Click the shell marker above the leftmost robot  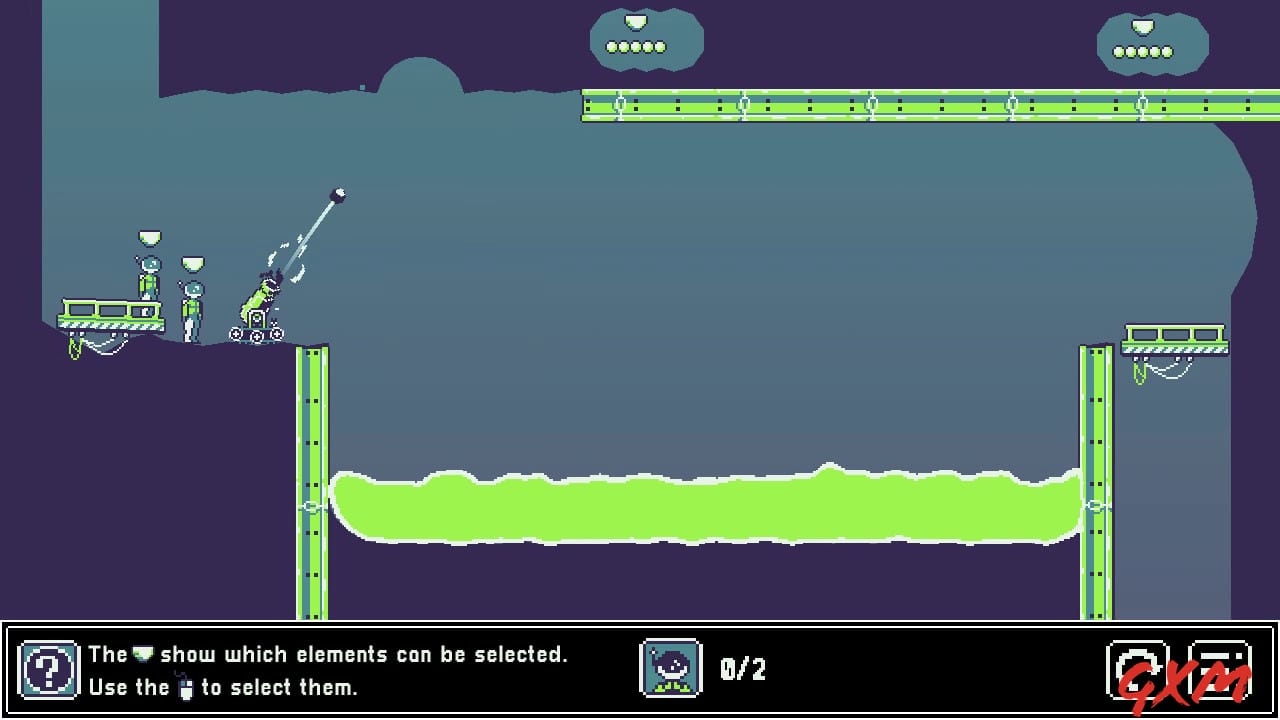click(x=148, y=239)
